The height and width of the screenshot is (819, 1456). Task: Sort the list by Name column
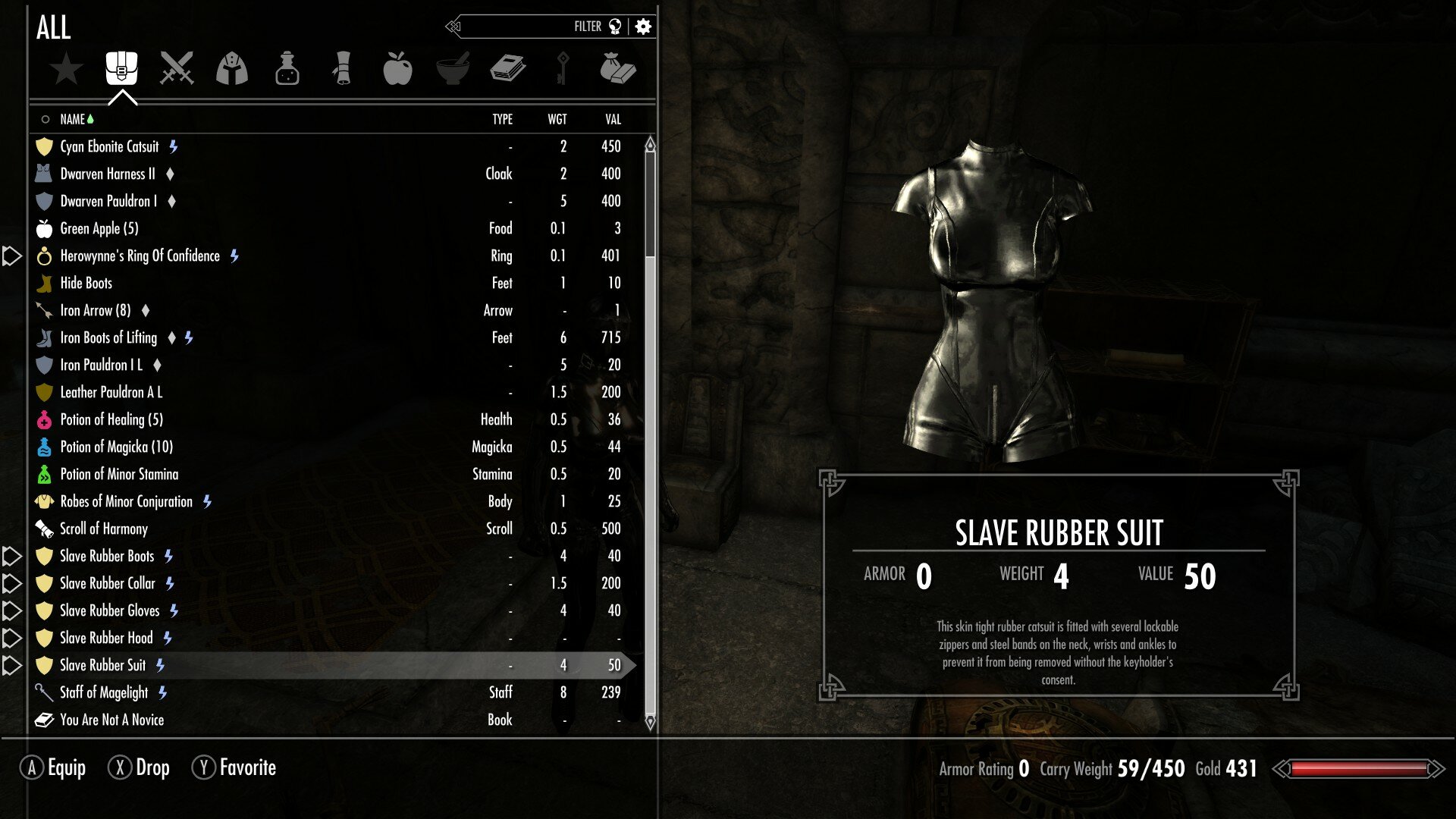pos(73,119)
